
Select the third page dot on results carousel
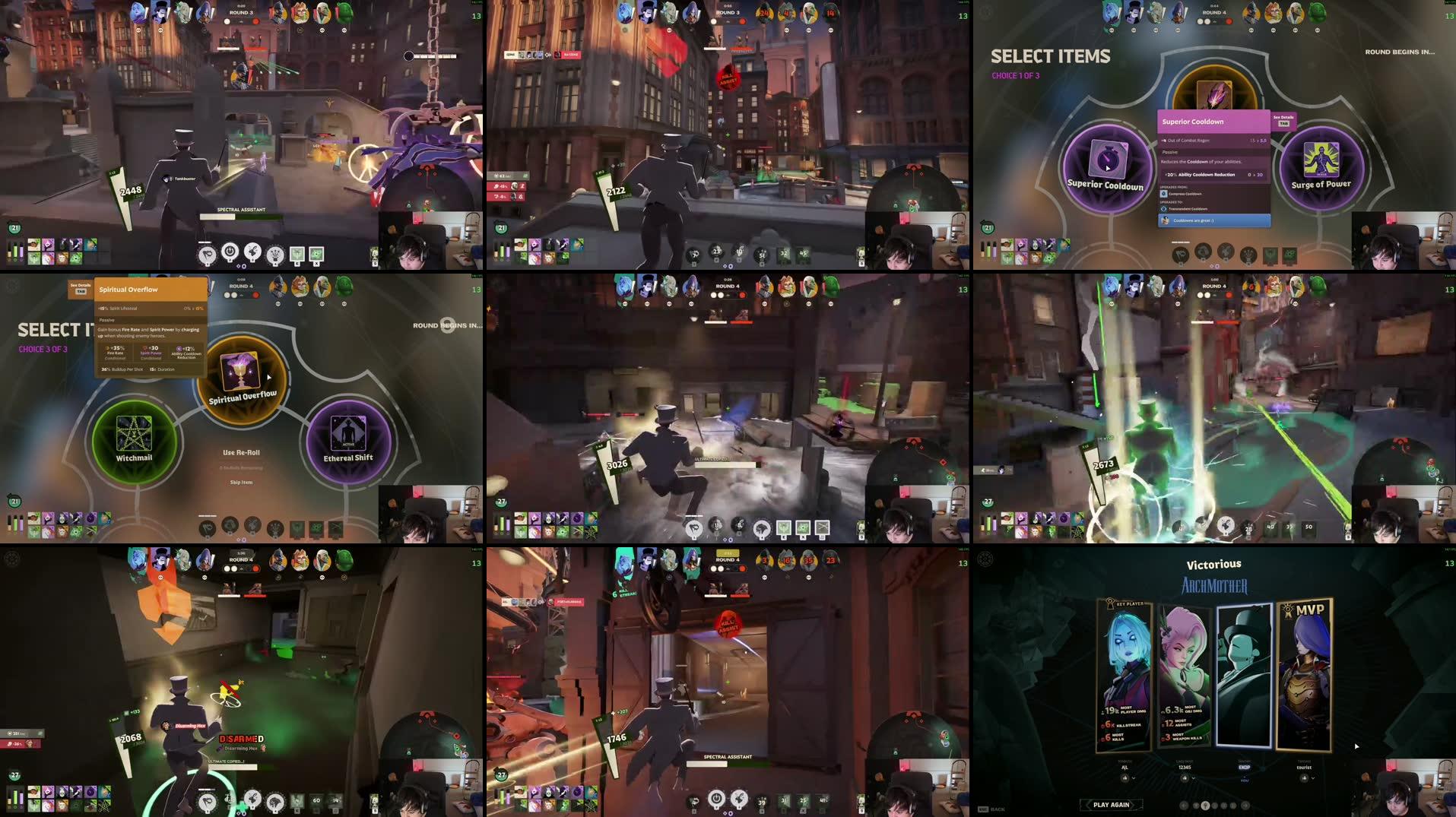1215,805
